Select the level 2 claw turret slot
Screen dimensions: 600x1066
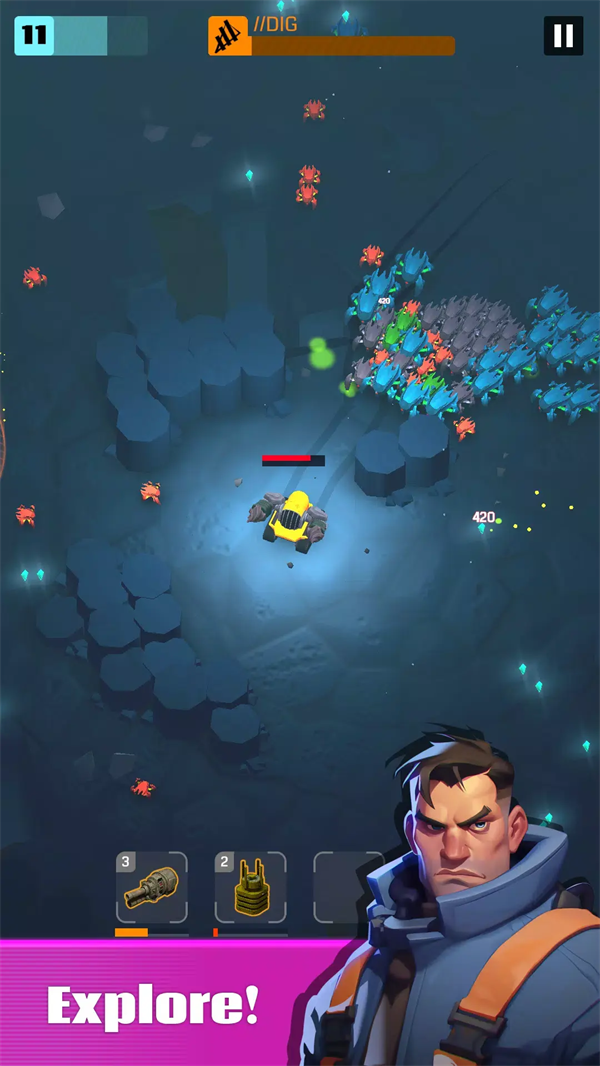coord(250,887)
